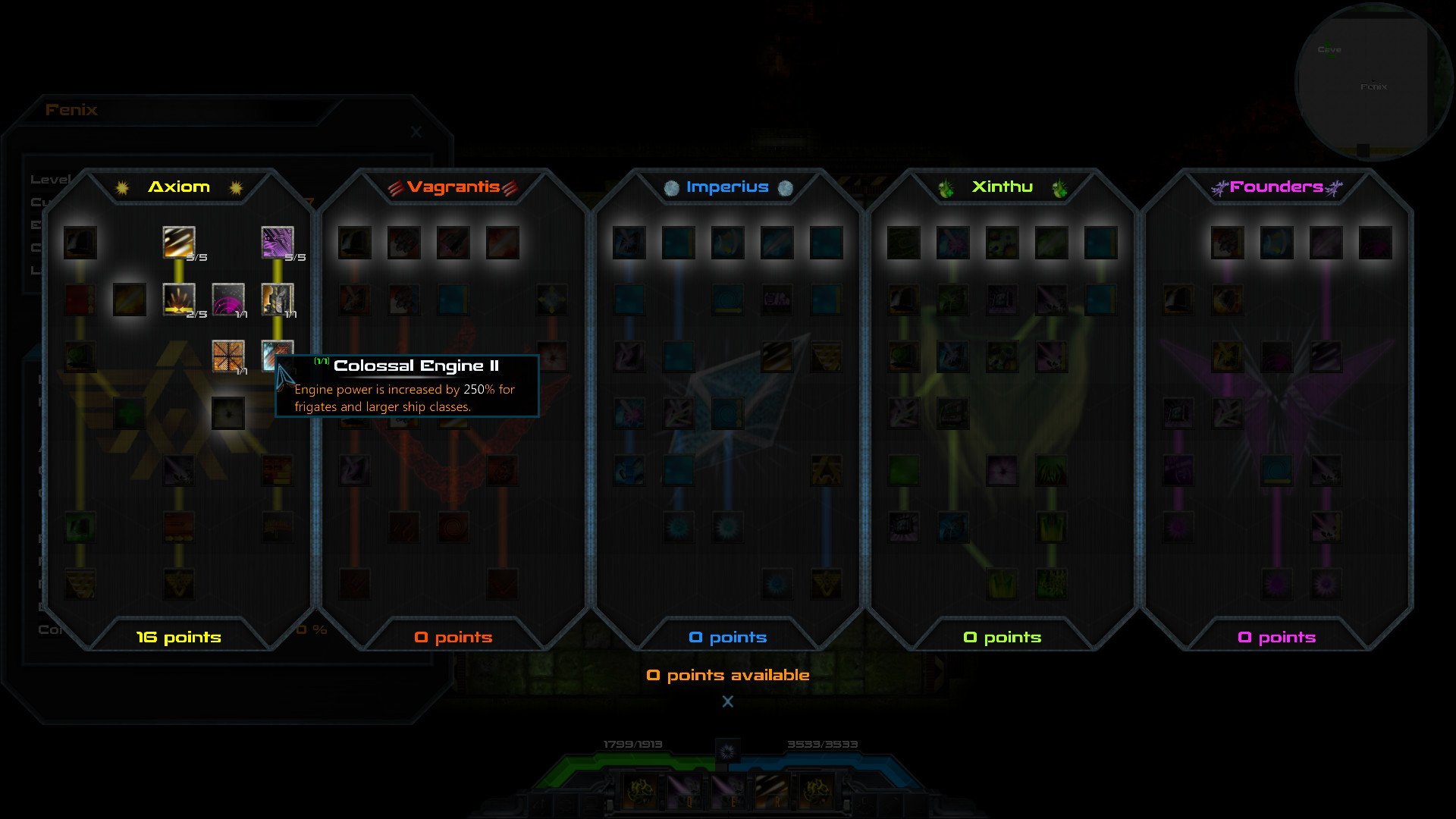This screenshot has height=819, width=1456.
Task: Close the skill tree with the blue X
Action: pos(728,701)
